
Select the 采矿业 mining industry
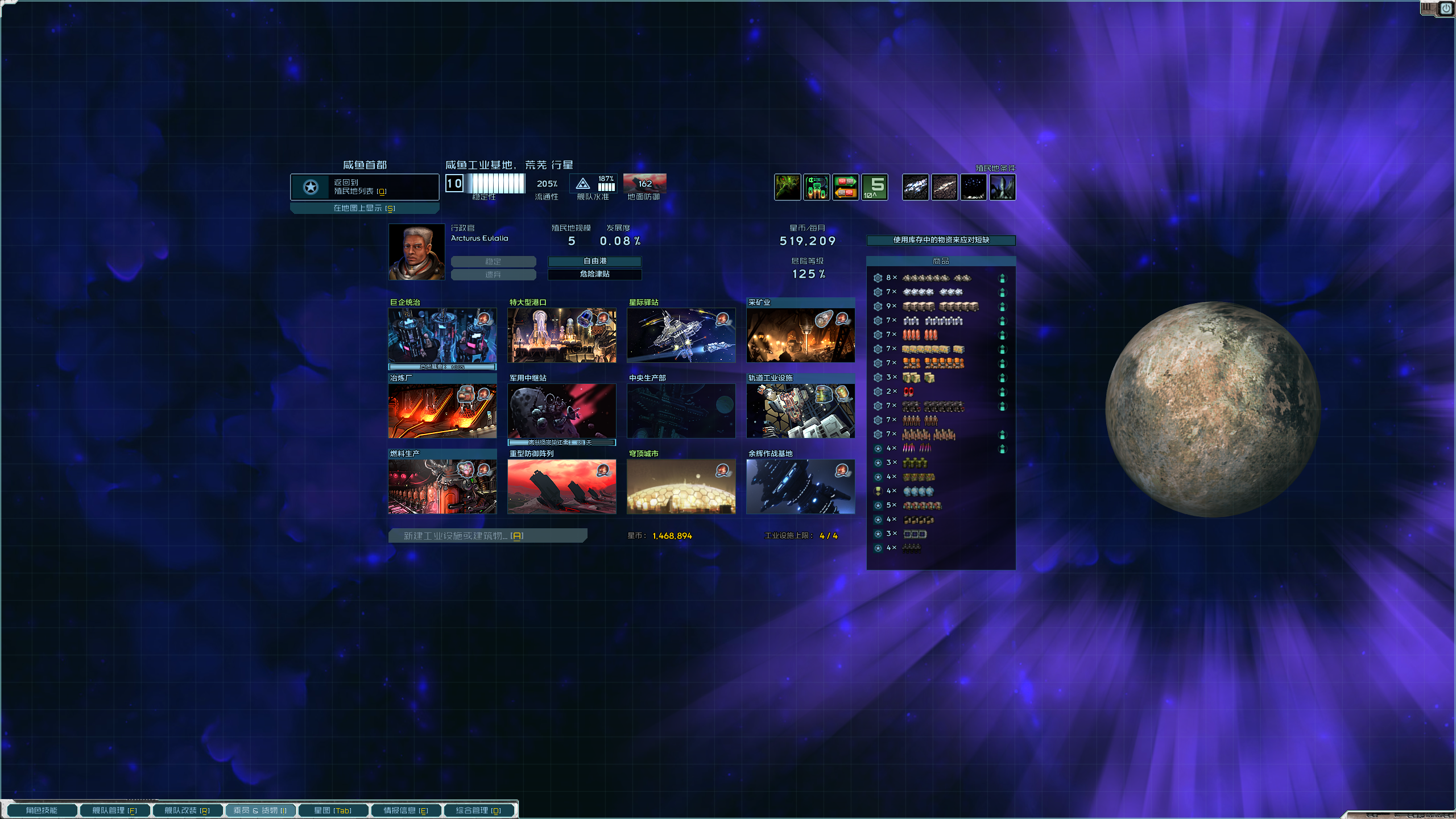pyautogui.click(x=800, y=335)
